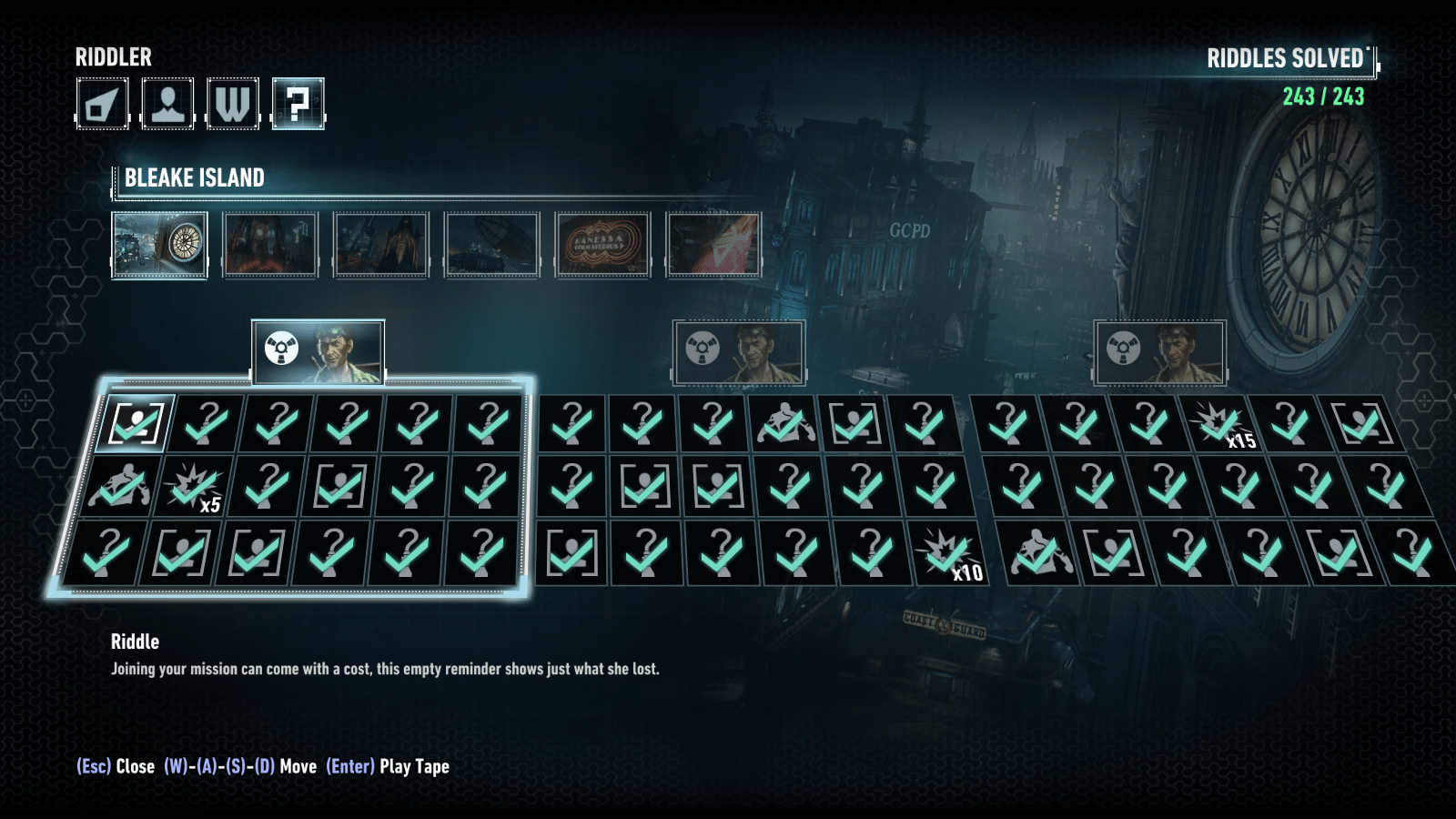Select the airship location thumbnail
1456x819 pixels.
tap(491, 245)
